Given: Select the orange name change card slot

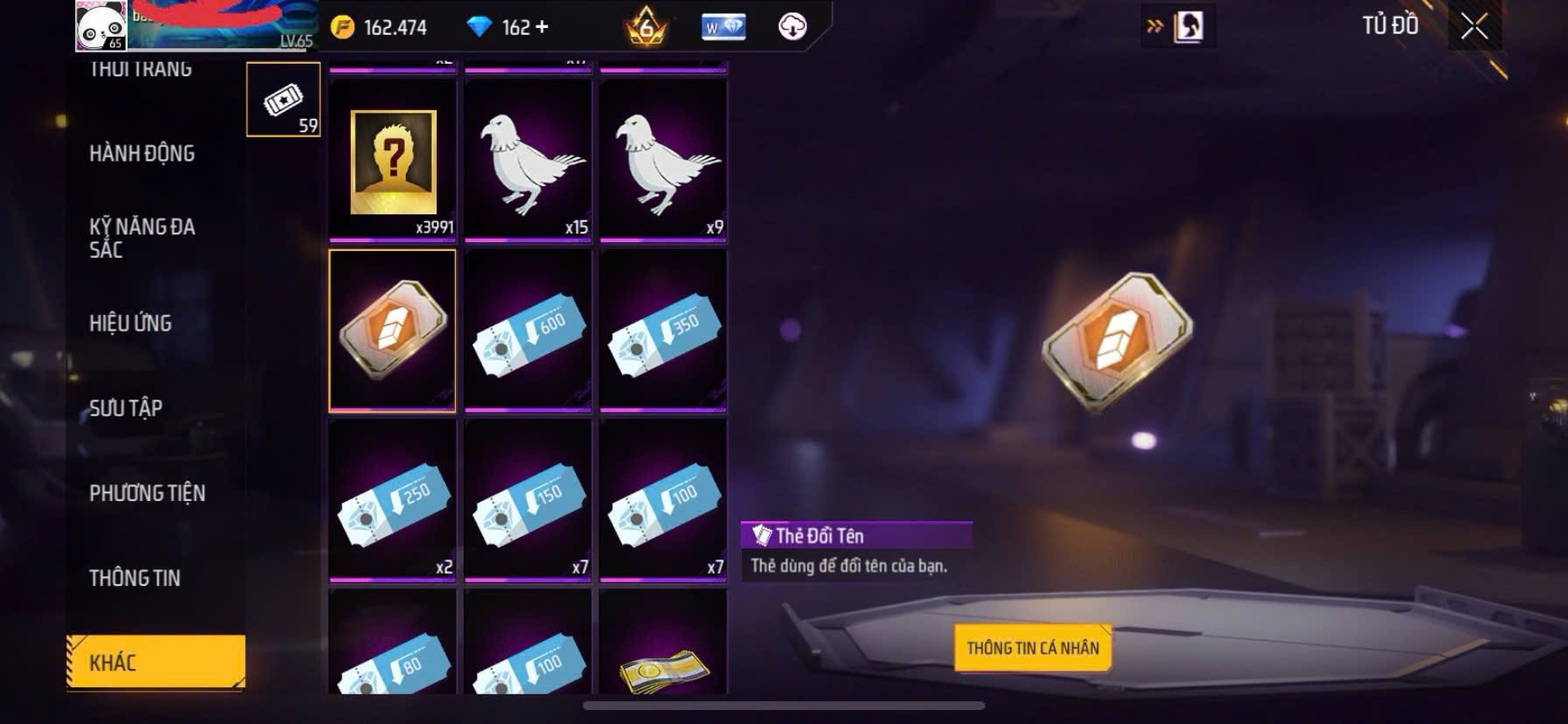Looking at the screenshot, I should pyautogui.click(x=393, y=331).
